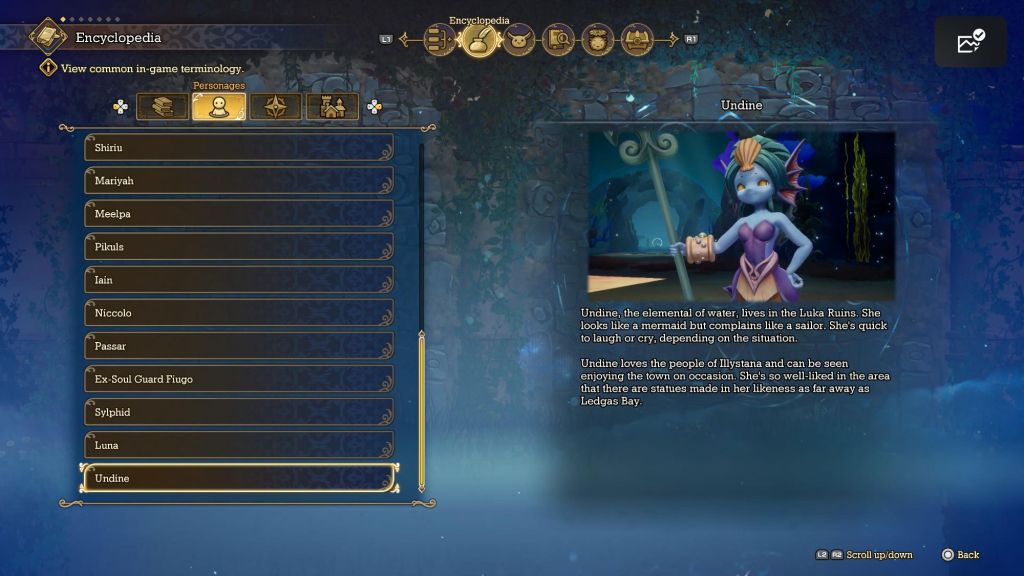Click the image checkmark overlay button

(x=970, y=42)
